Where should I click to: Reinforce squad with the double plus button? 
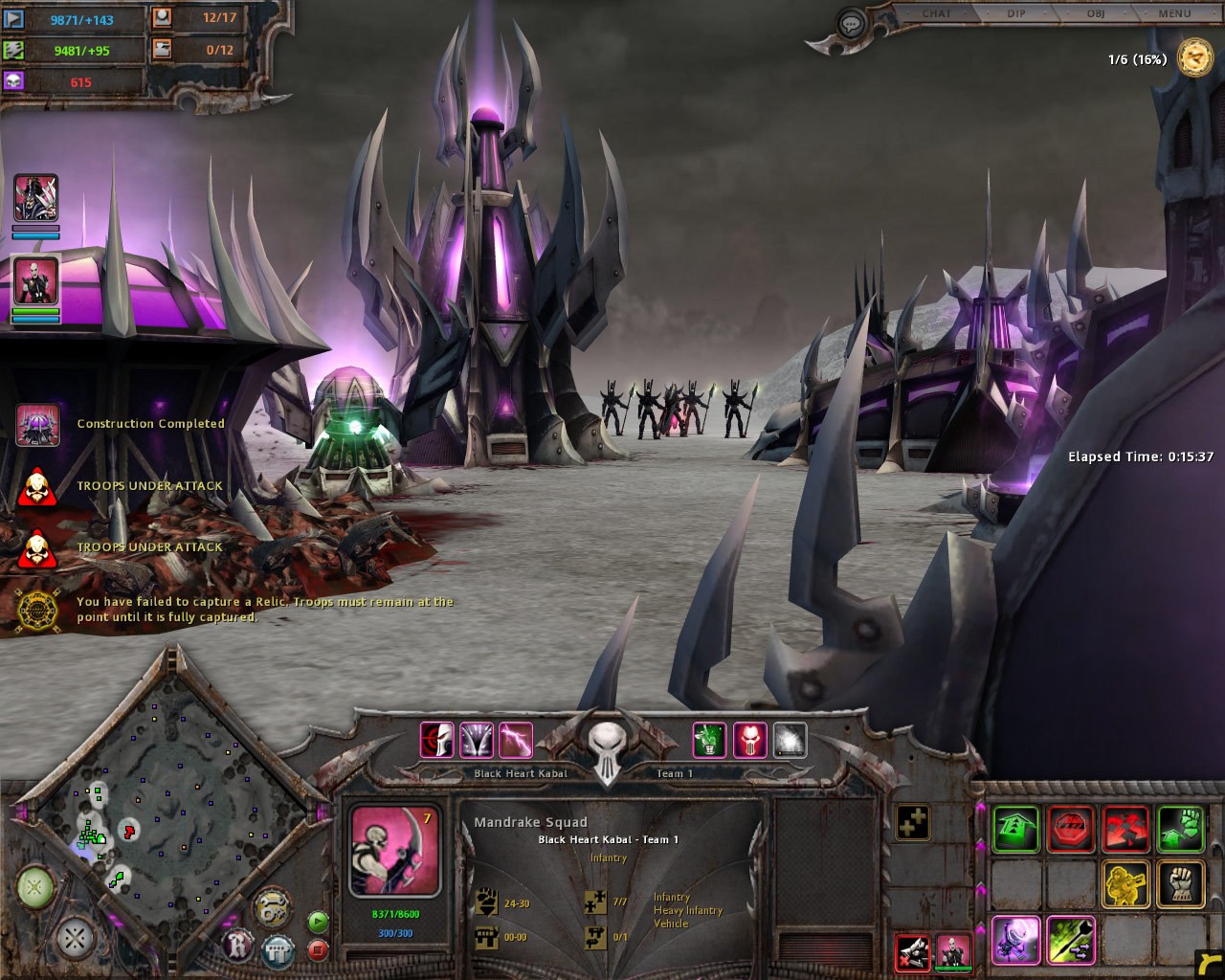[912, 823]
